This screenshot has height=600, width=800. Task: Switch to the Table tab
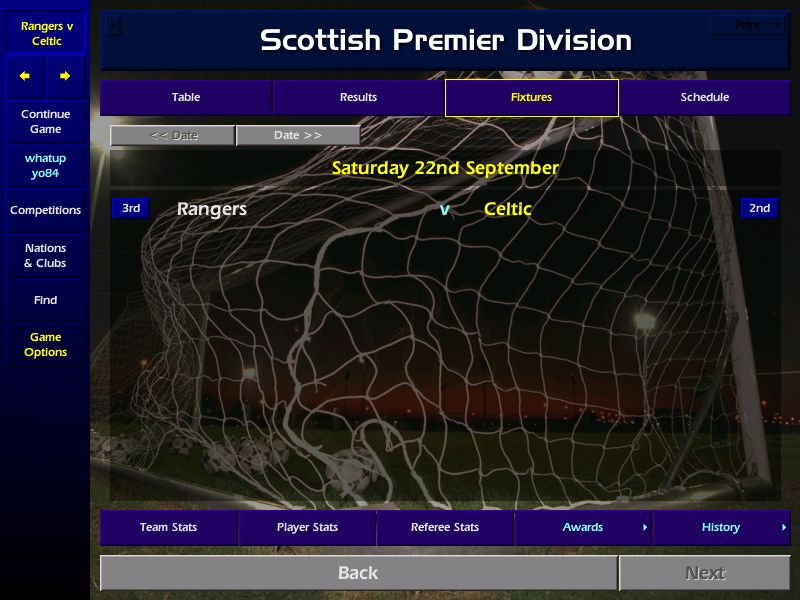(186, 97)
